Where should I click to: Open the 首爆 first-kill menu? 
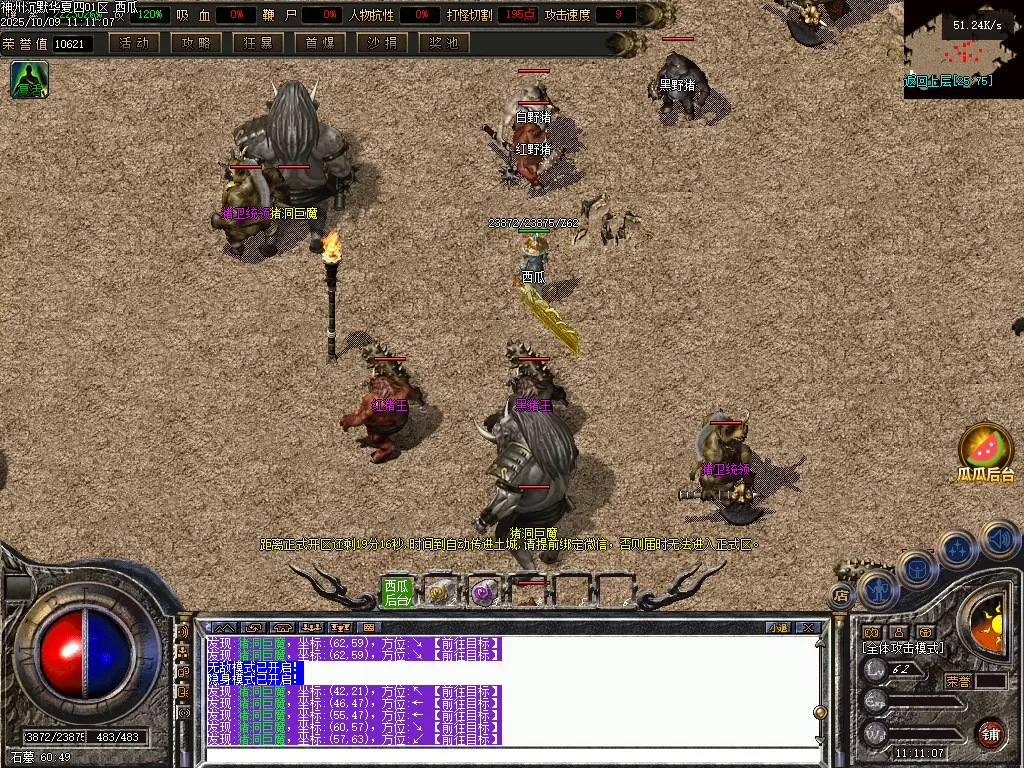320,43
